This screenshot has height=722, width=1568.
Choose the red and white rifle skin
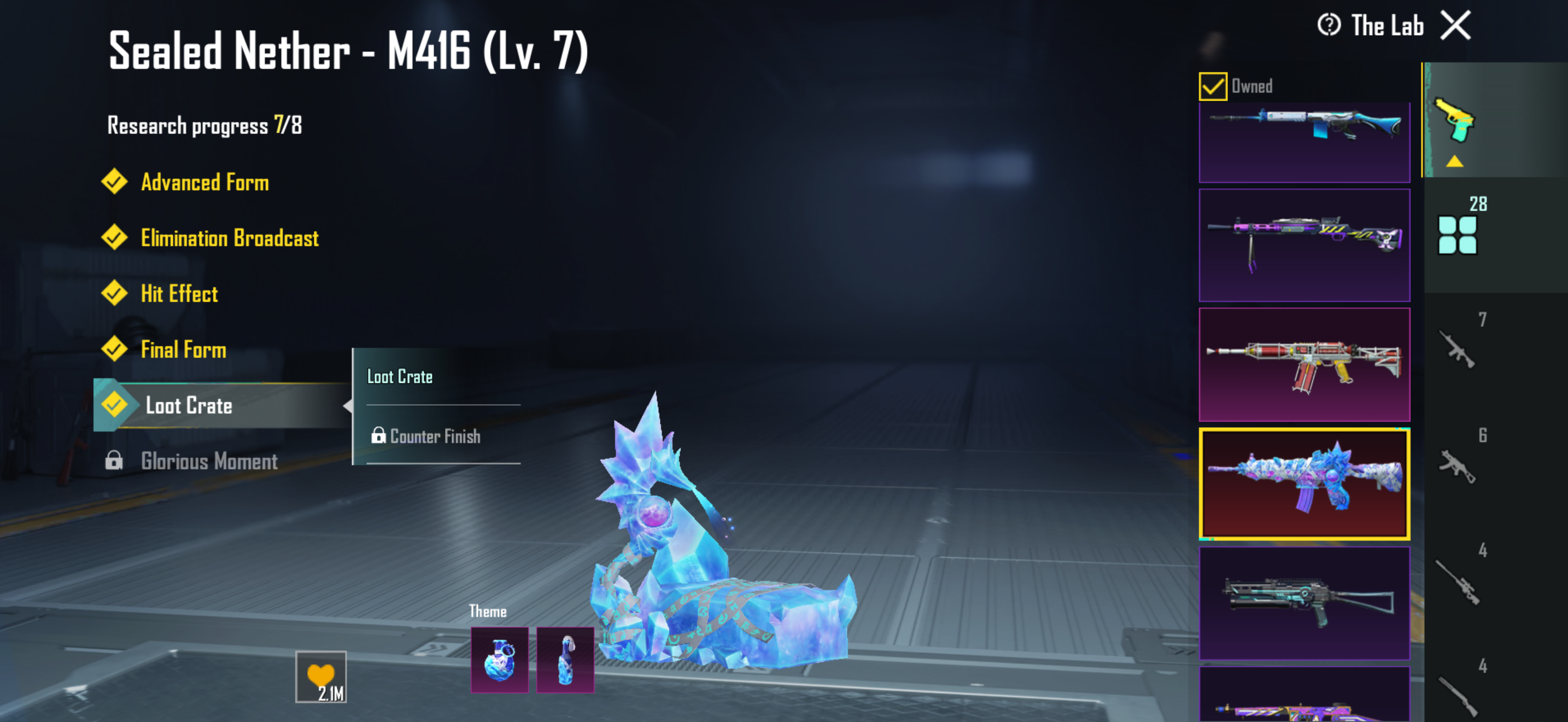(x=1304, y=364)
